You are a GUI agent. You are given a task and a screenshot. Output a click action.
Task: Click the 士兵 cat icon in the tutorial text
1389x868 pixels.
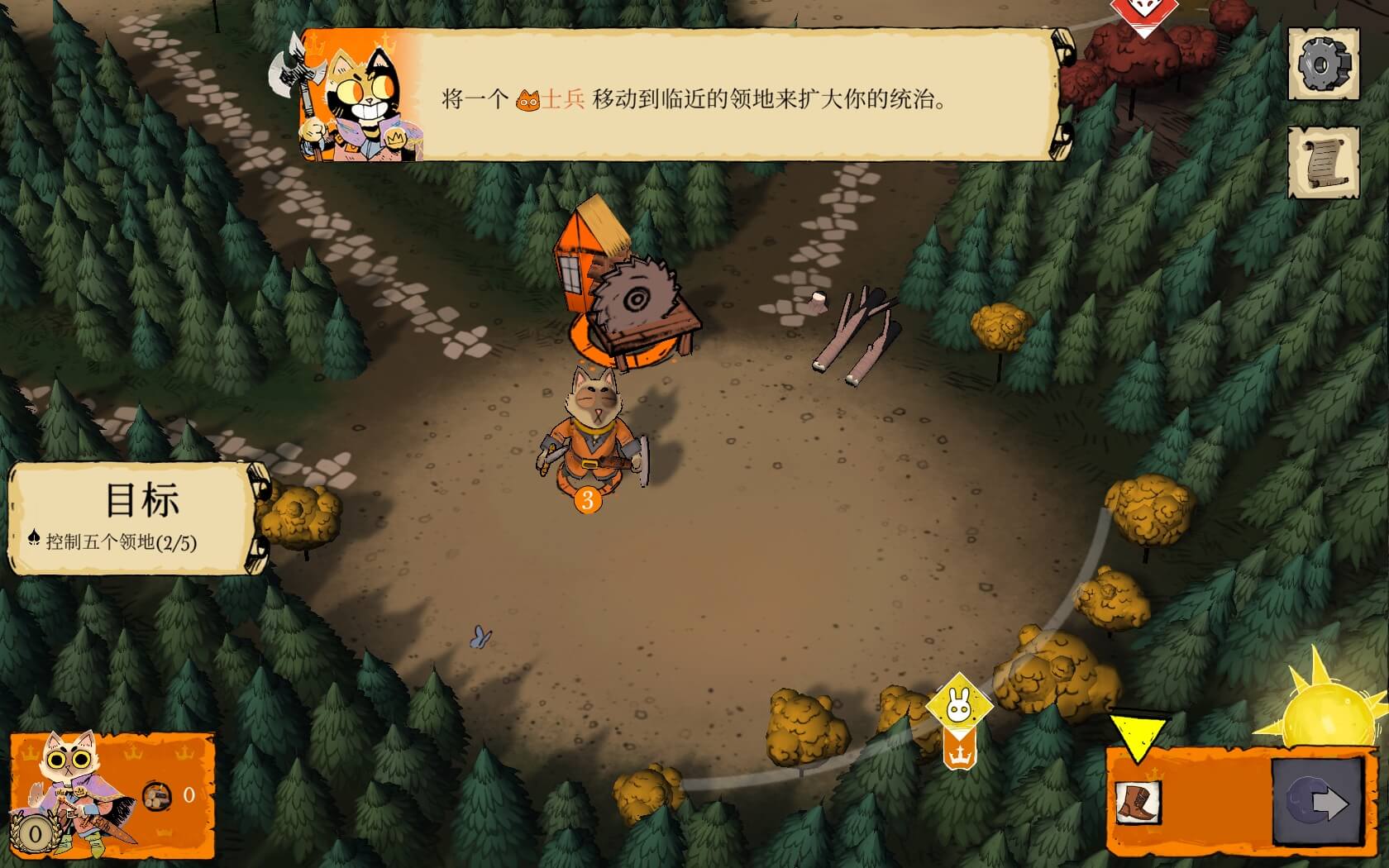pyautogui.click(x=527, y=99)
